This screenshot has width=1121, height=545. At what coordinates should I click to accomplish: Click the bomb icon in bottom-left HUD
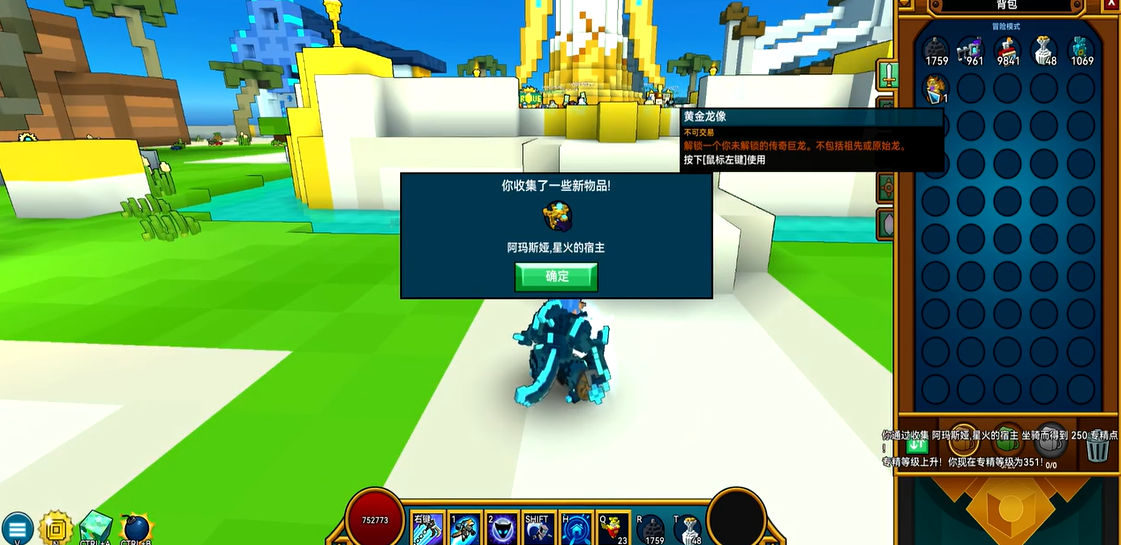pos(135,528)
